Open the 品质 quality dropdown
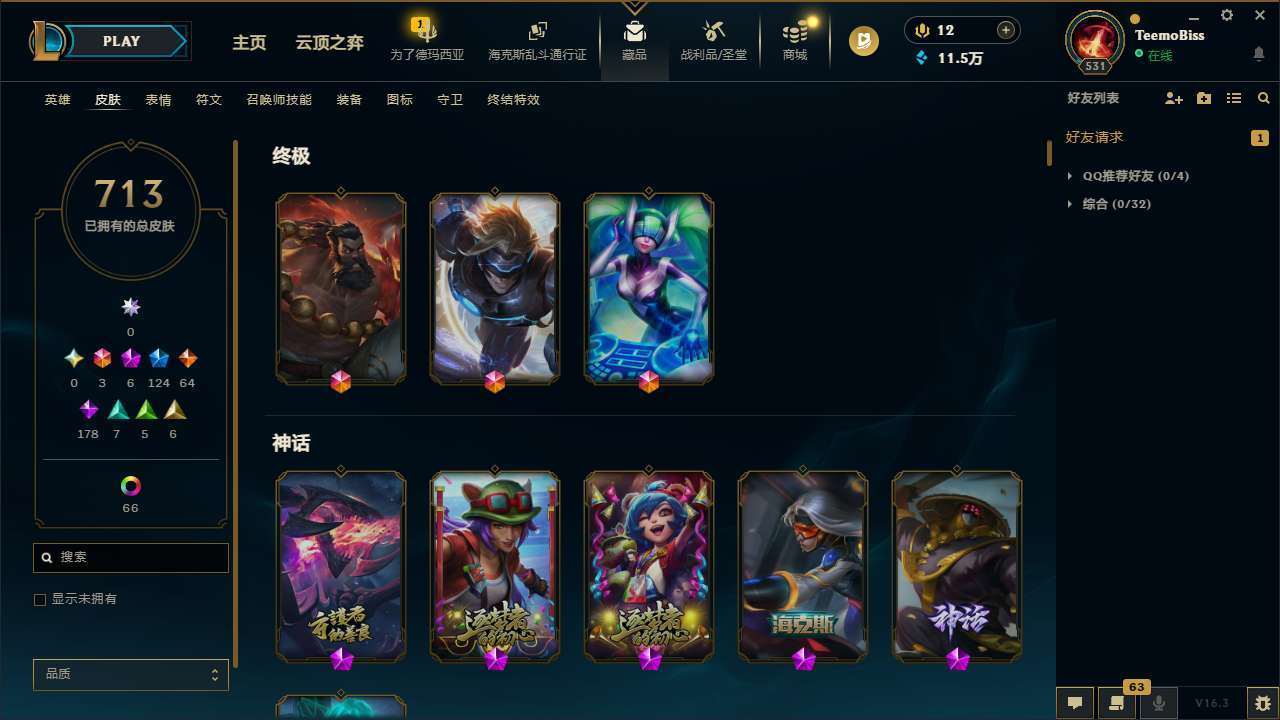The height and width of the screenshot is (720, 1280). click(x=130, y=674)
